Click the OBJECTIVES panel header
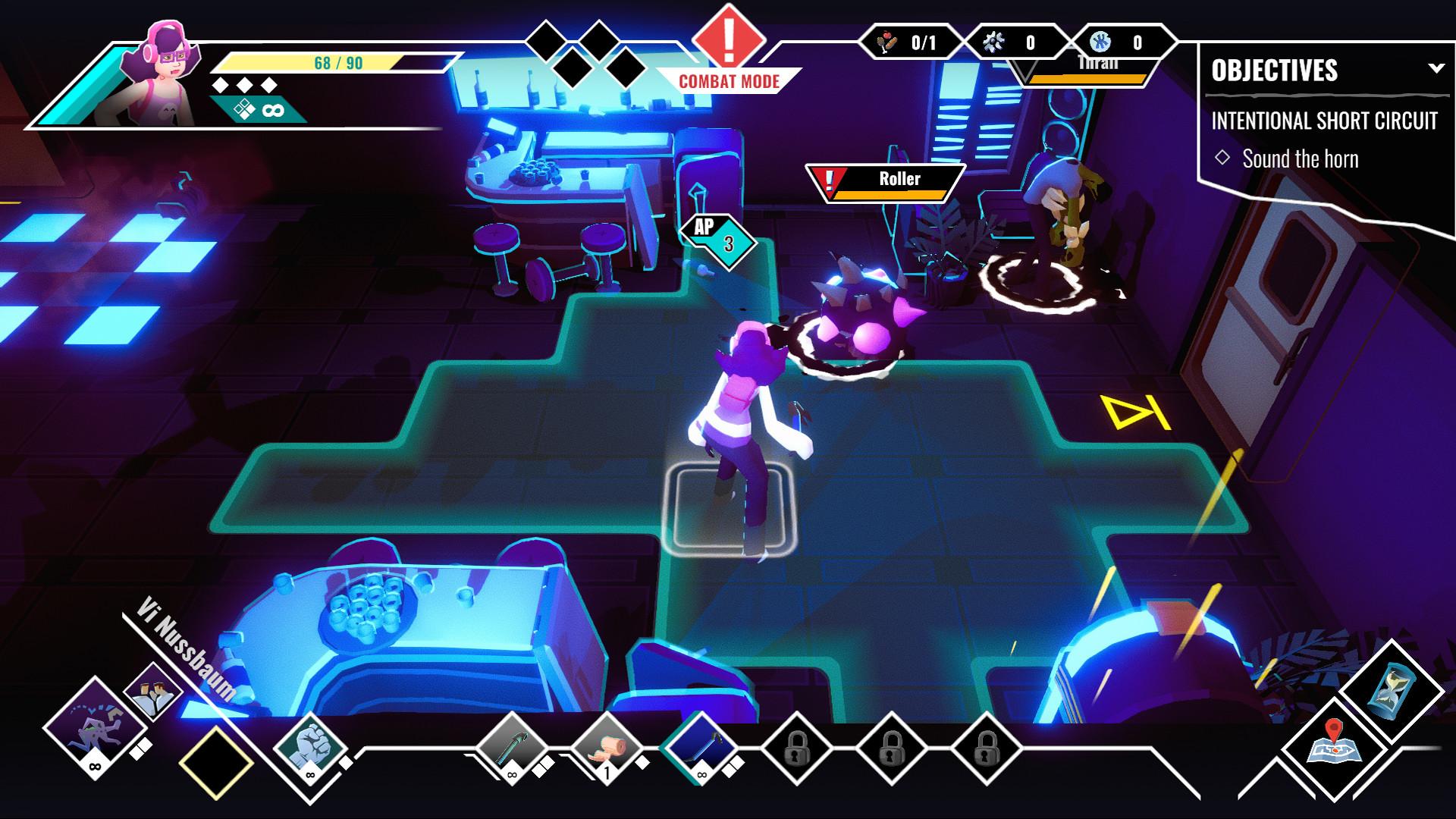Image resolution: width=1456 pixels, height=819 pixels. click(x=1274, y=72)
